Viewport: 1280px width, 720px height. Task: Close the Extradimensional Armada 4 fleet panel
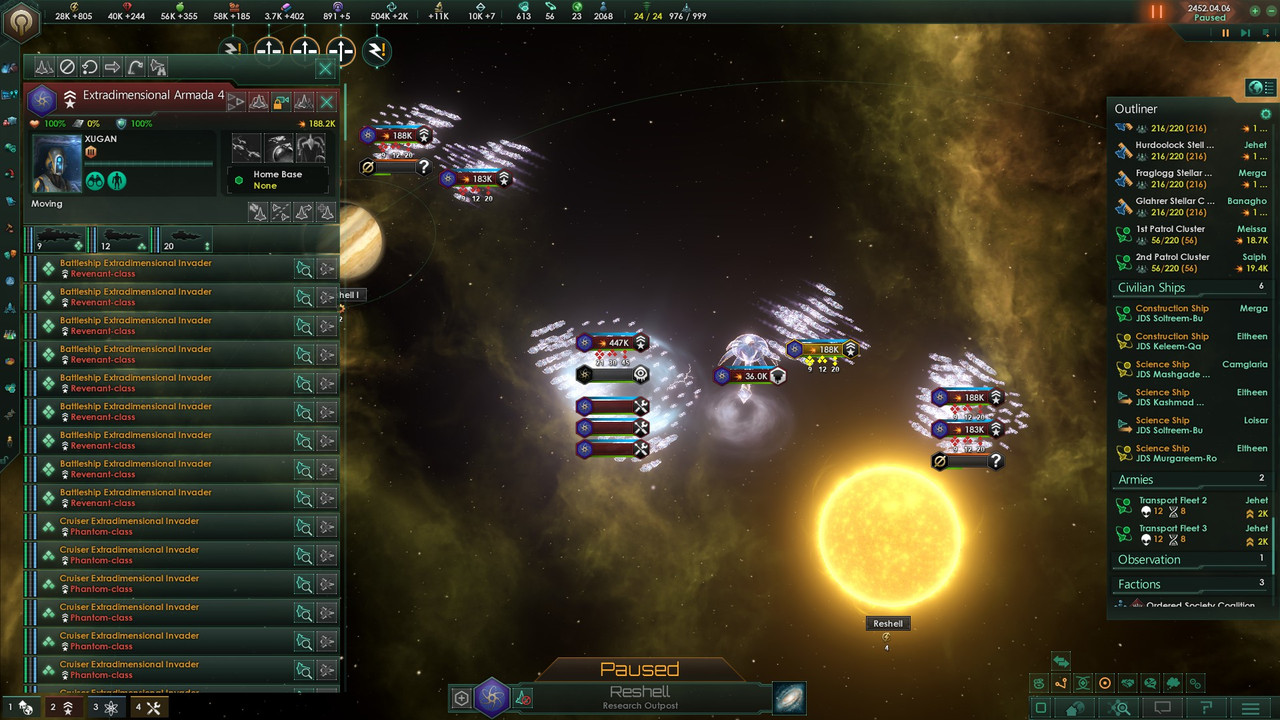[x=325, y=69]
